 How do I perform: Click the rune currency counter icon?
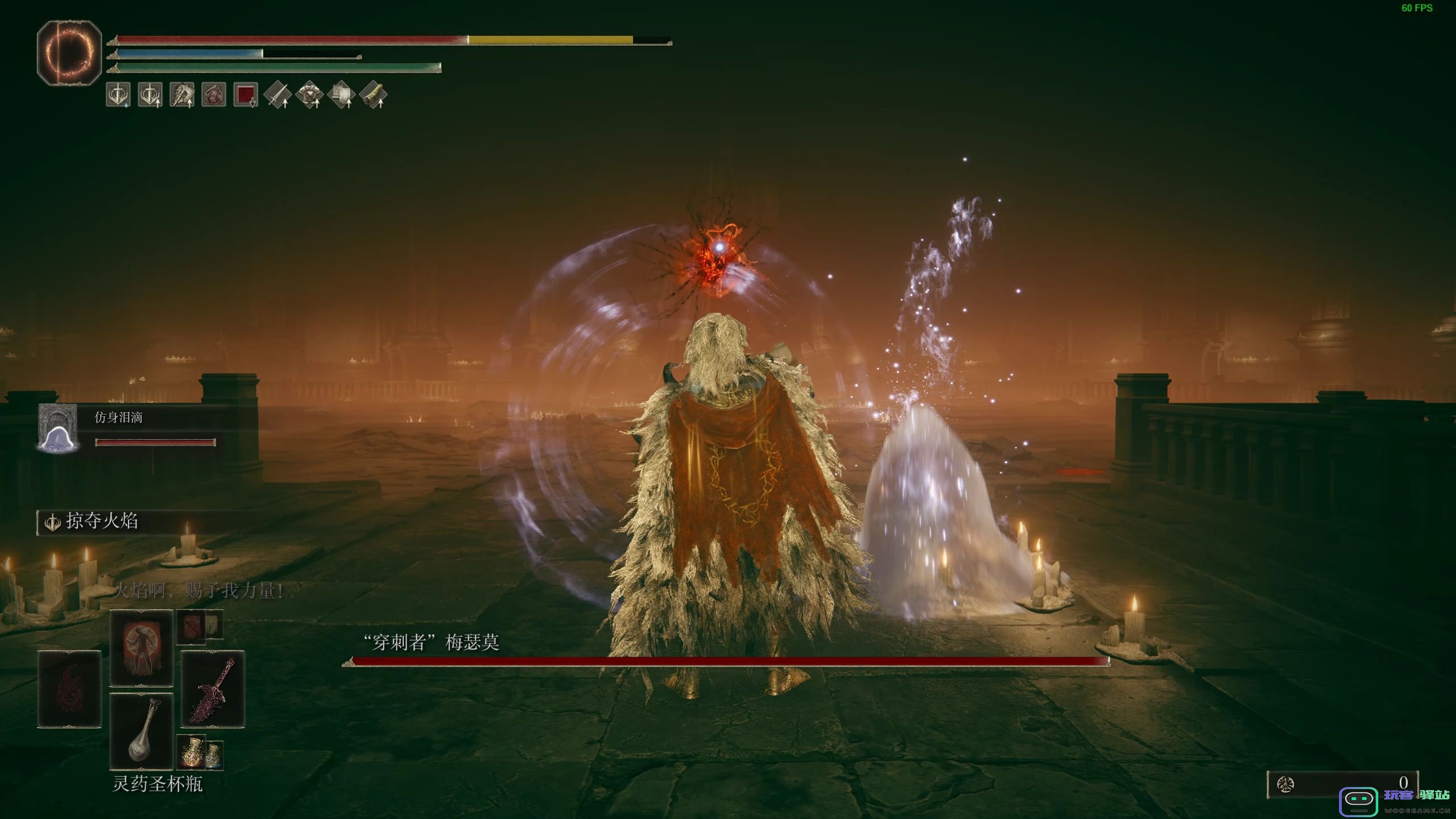(1285, 785)
